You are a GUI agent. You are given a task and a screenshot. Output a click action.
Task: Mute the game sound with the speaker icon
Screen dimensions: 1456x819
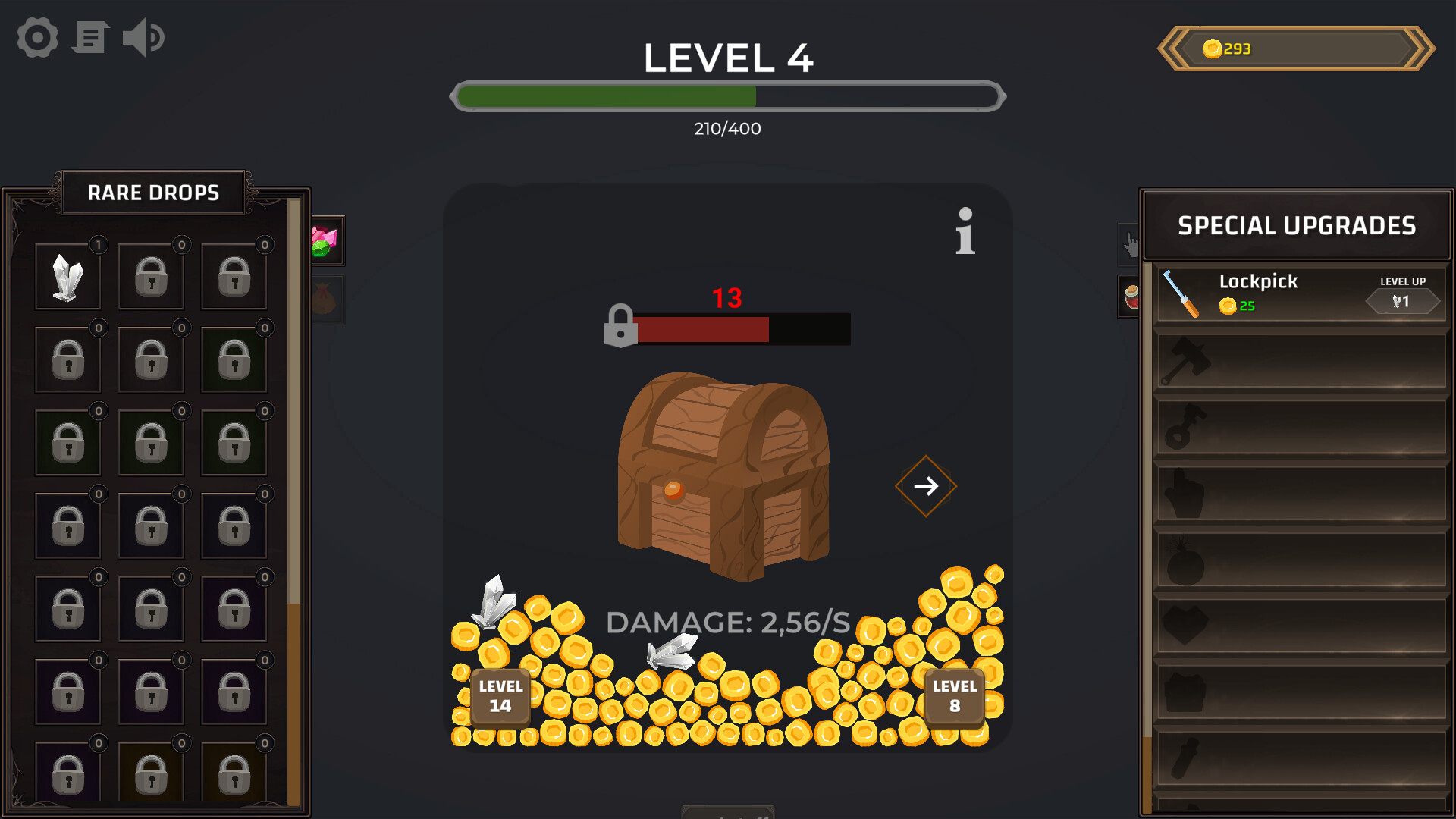[x=144, y=36]
